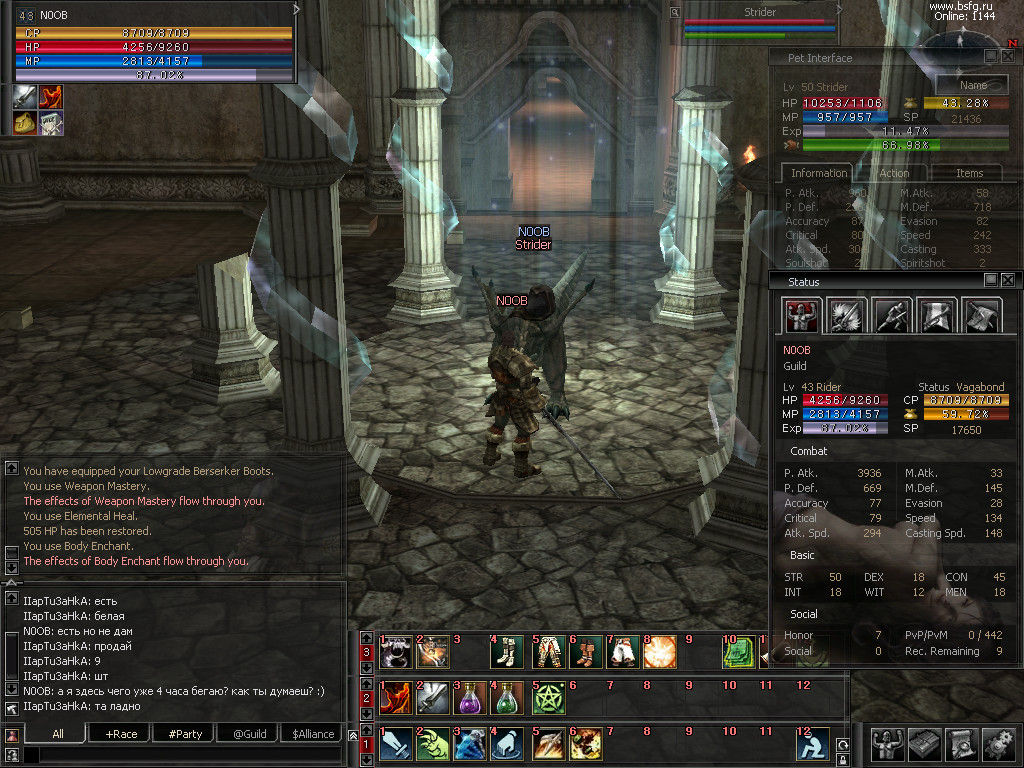Toggle the hotbar lock icon

(x=843, y=761)
